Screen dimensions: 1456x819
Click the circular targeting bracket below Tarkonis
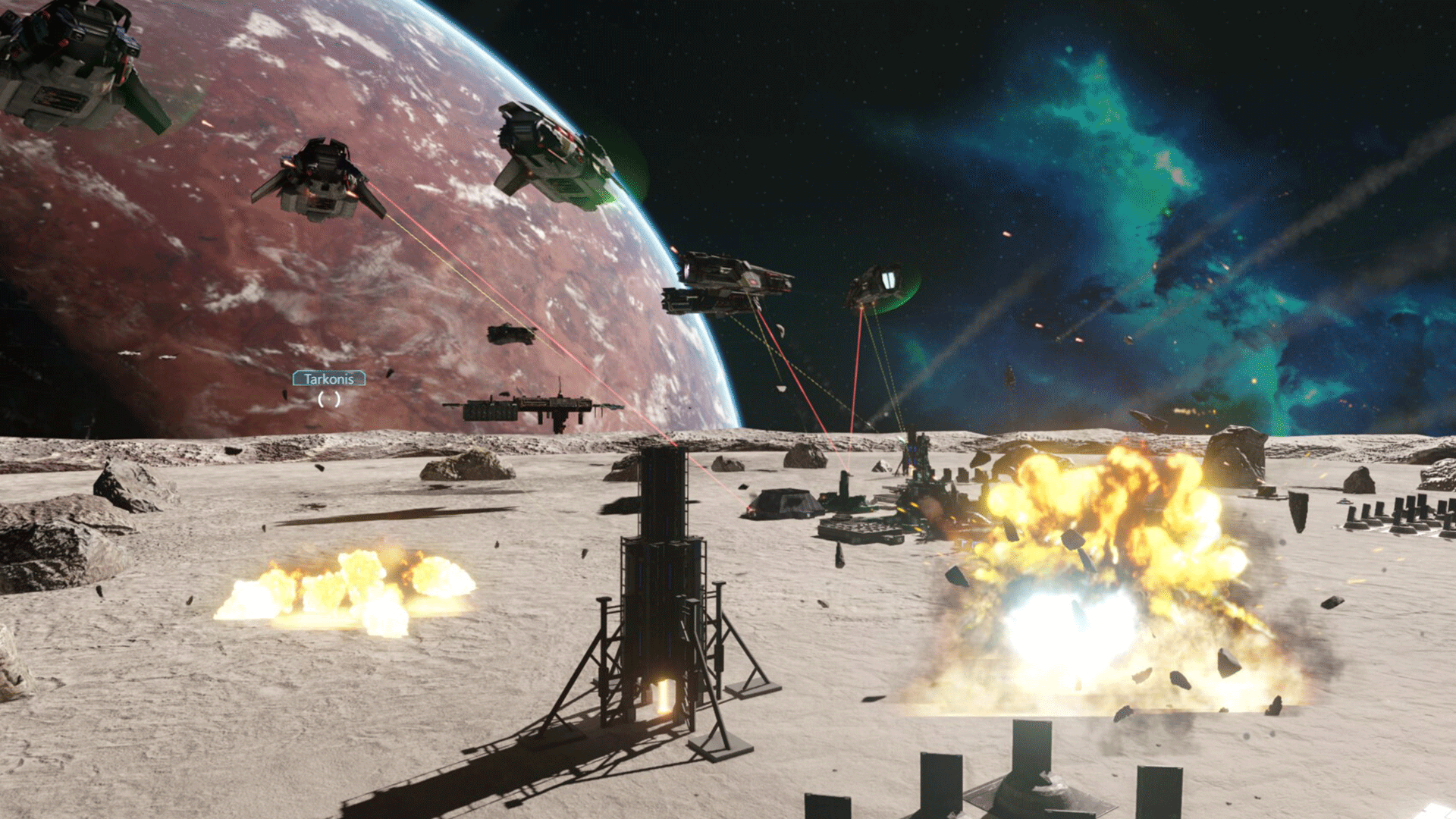click(328, 400)
